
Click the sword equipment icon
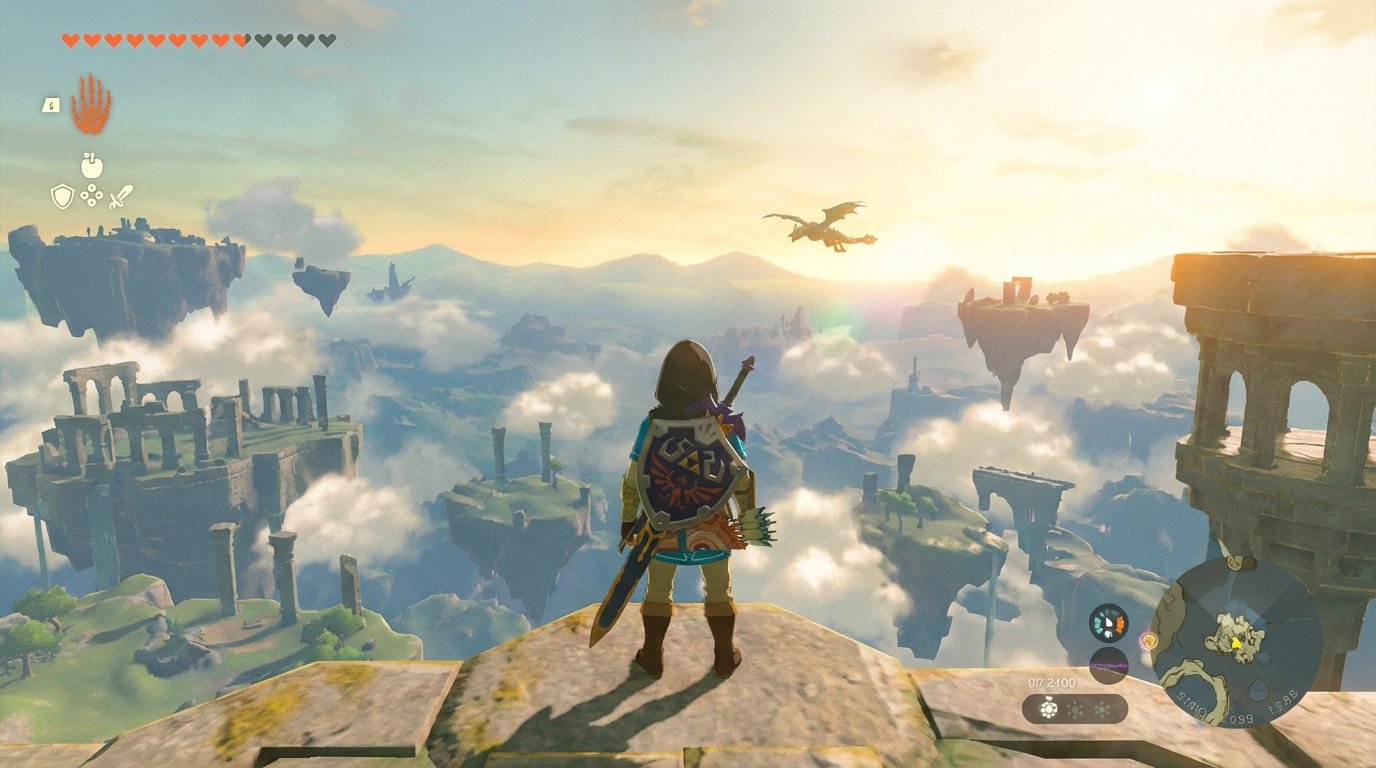click(x=121, y=197)
